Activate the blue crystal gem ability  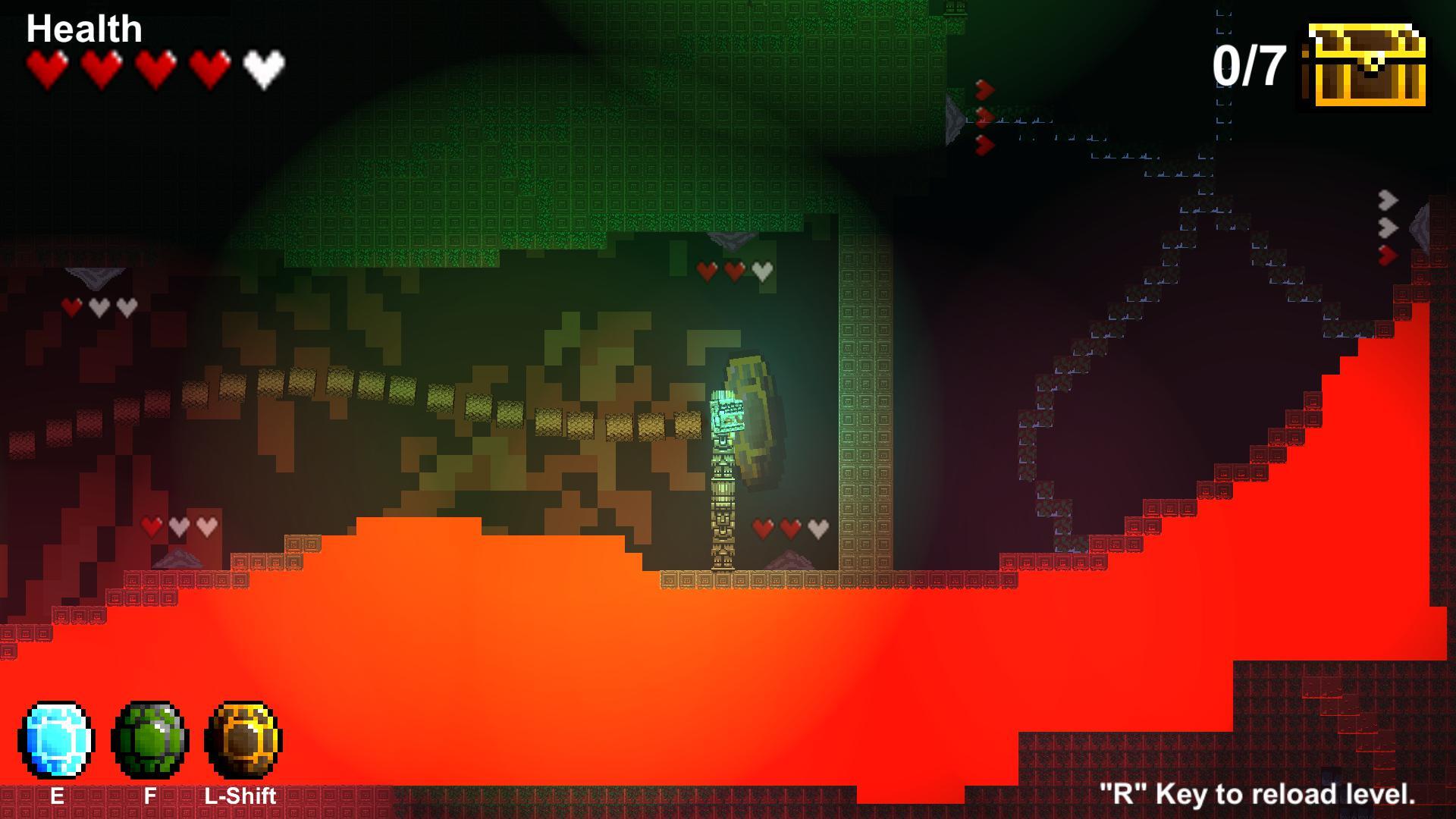[56, 740]
